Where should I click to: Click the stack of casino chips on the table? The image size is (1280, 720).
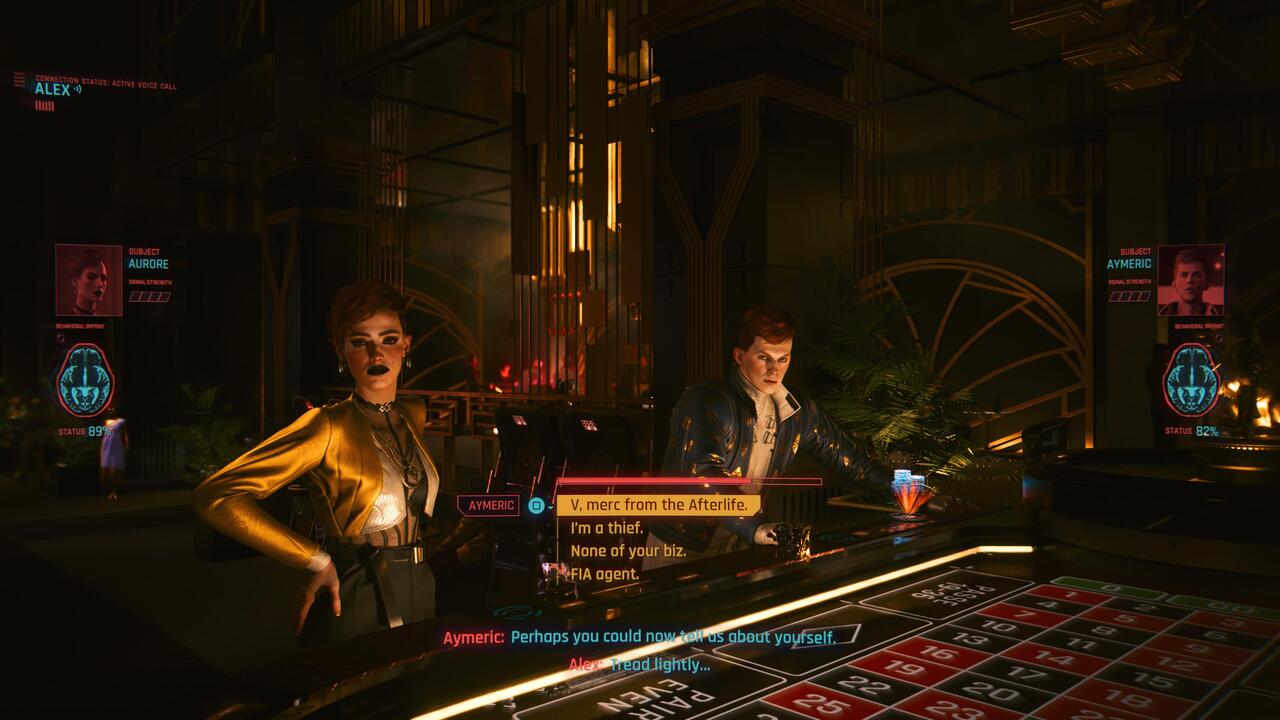pyautogui.click(x=905, y=485)
